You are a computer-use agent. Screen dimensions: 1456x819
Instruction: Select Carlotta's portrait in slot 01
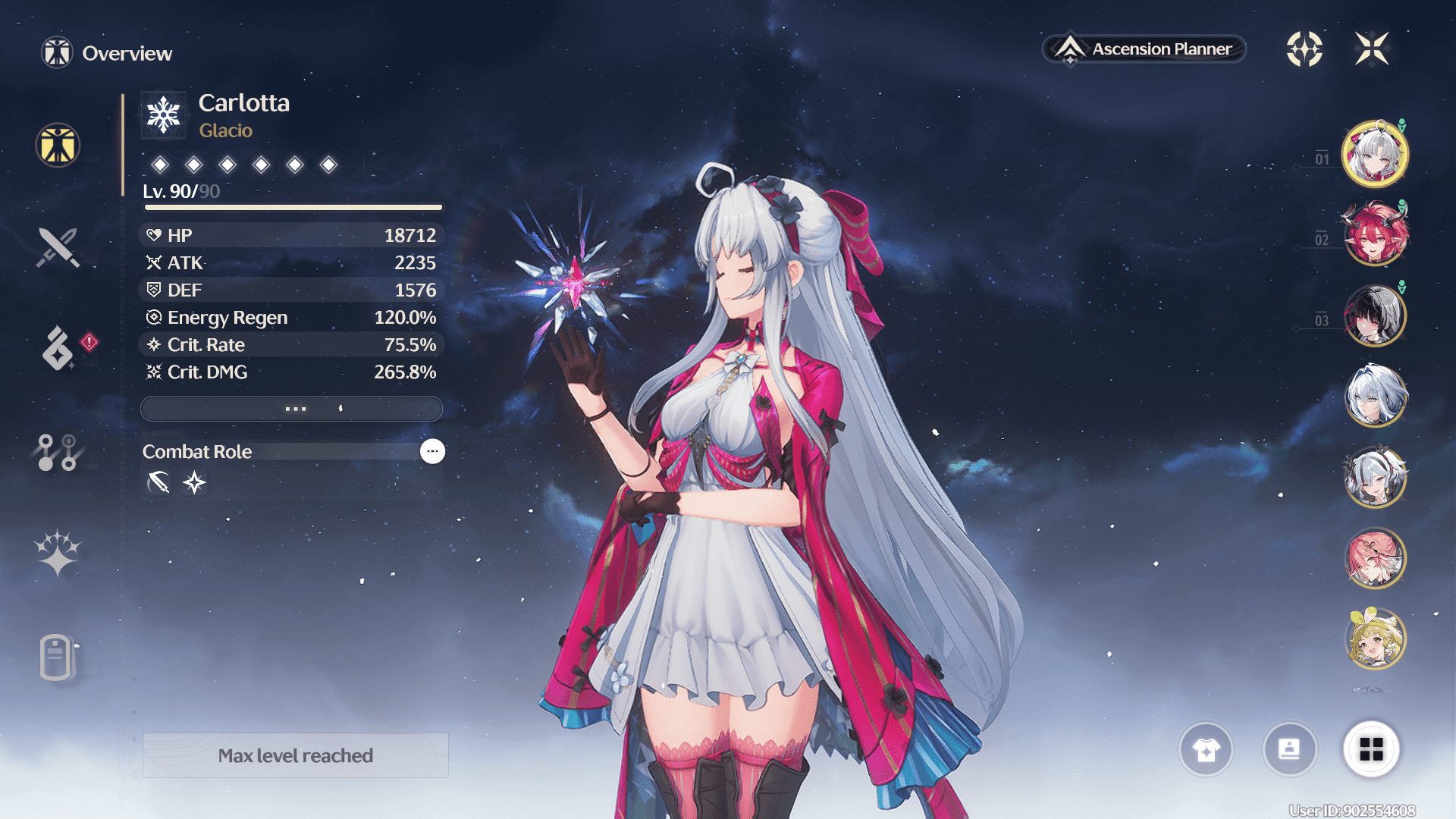1375,154
